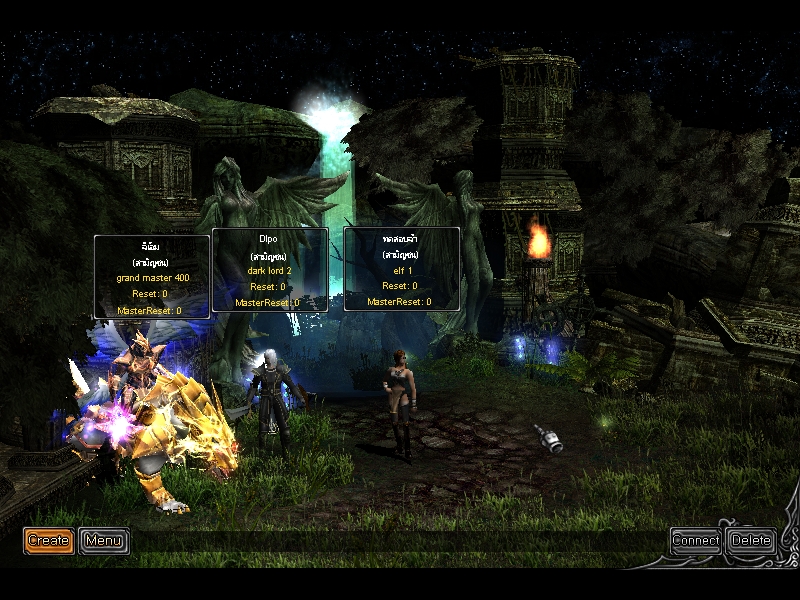Choose the Dipo dark lord character card

270,270
